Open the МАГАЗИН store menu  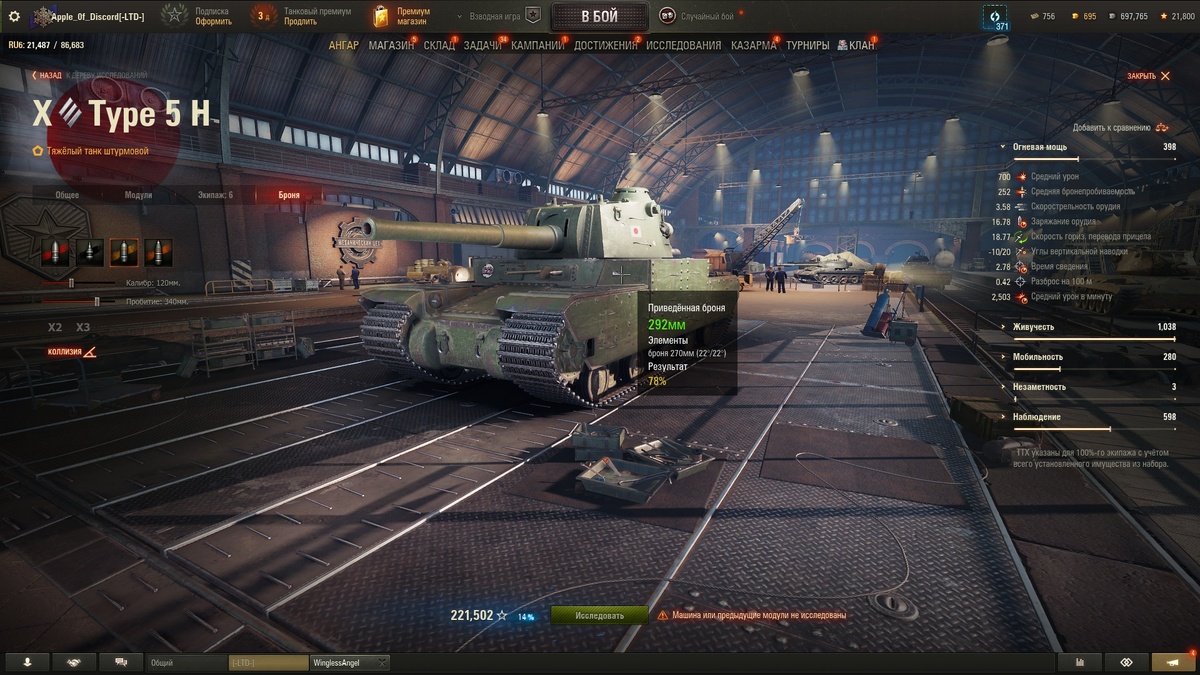390,45
